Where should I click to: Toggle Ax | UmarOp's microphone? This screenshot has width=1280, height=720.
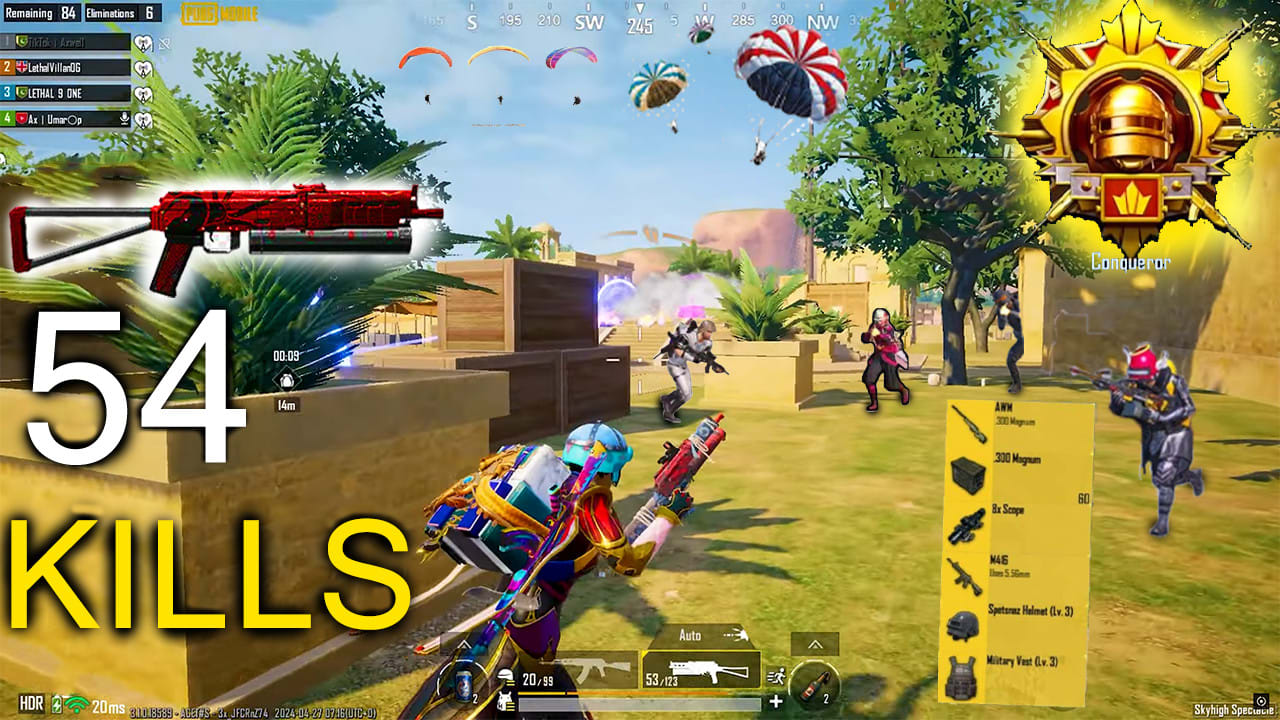[x=124, y=118]
